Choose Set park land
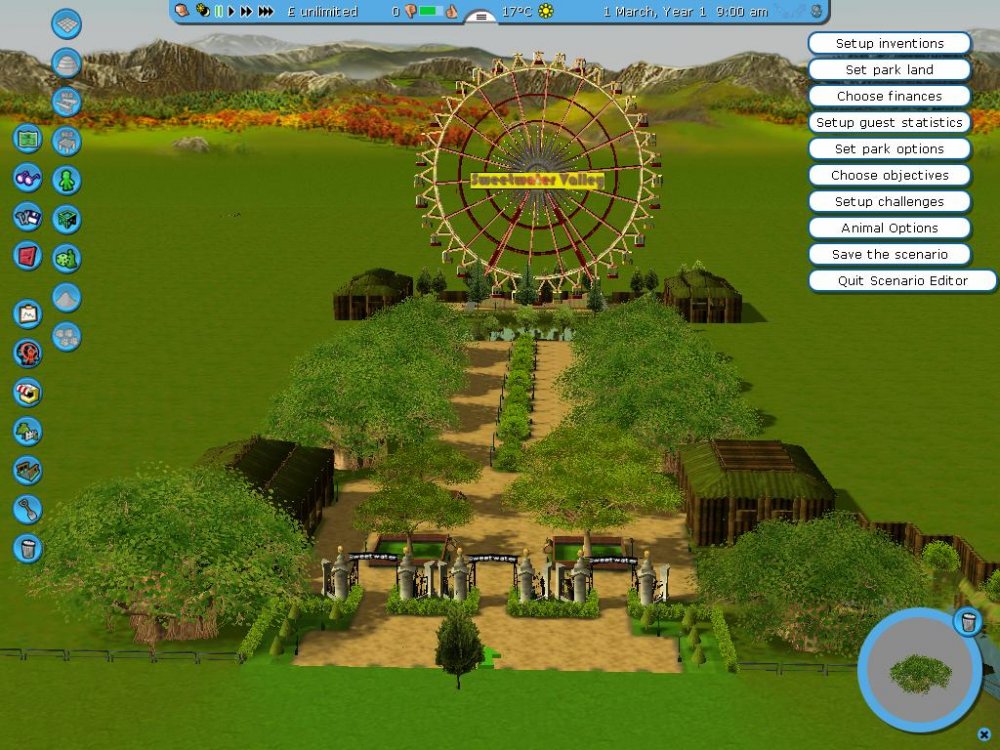The height and width of the screenshot is (750, 1000). (889, 70)
